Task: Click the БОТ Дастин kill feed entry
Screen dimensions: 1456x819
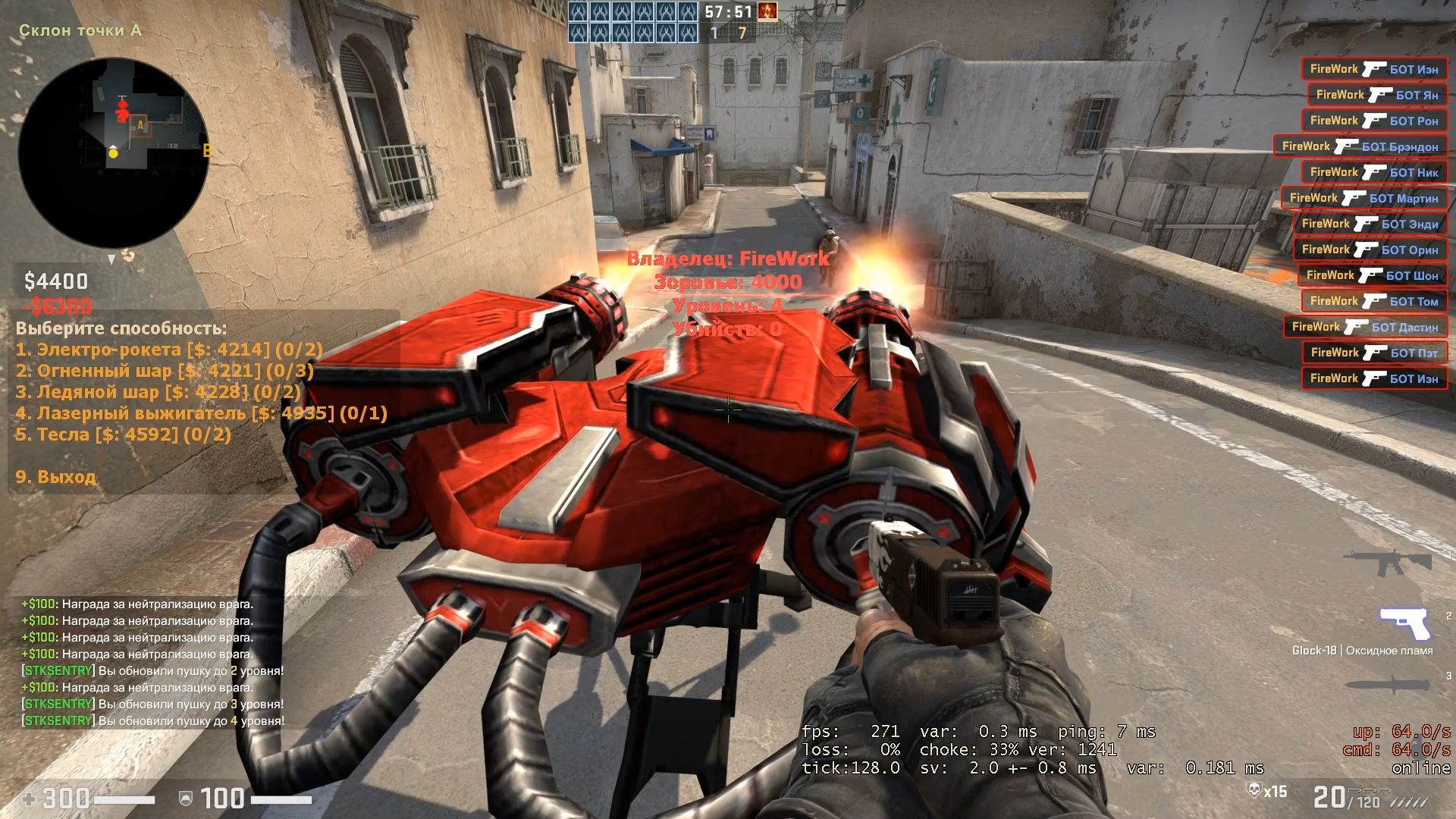Action: pyautogui.click(x=1365, y=327)
